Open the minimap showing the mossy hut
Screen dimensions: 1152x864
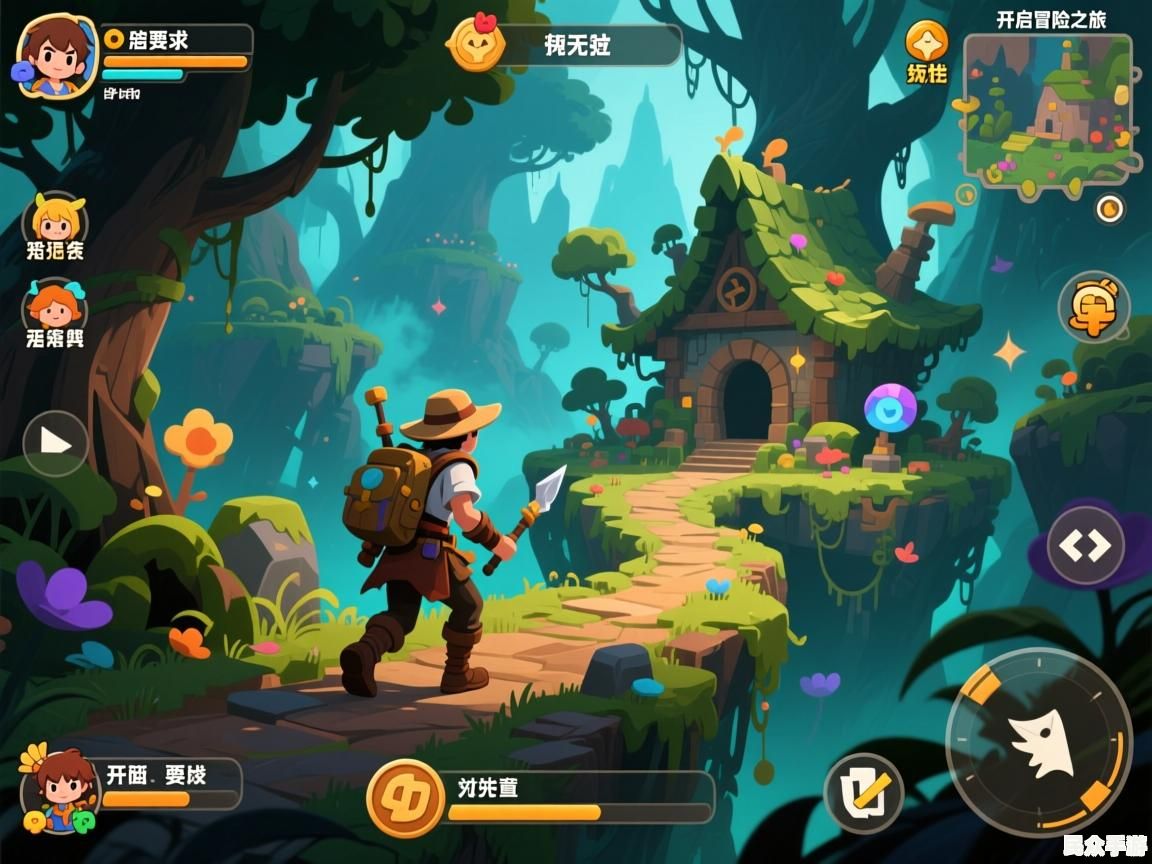click(1048, 115)
